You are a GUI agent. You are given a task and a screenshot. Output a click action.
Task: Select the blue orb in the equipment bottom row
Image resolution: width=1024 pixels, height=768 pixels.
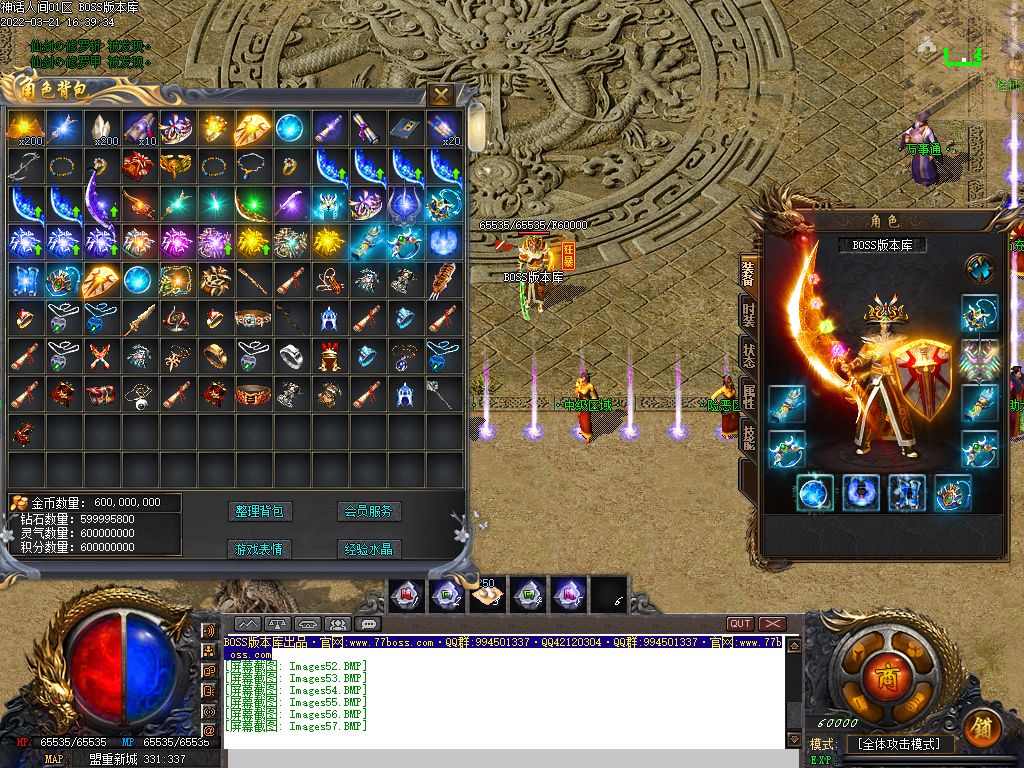tap(815, 493)
